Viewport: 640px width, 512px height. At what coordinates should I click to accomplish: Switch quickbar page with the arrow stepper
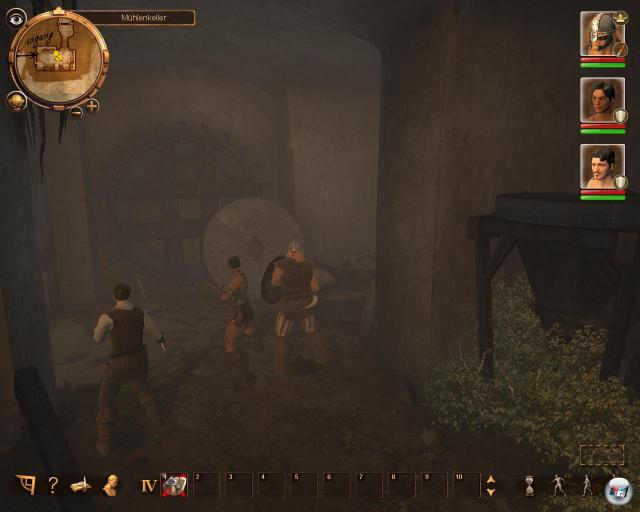490,486
